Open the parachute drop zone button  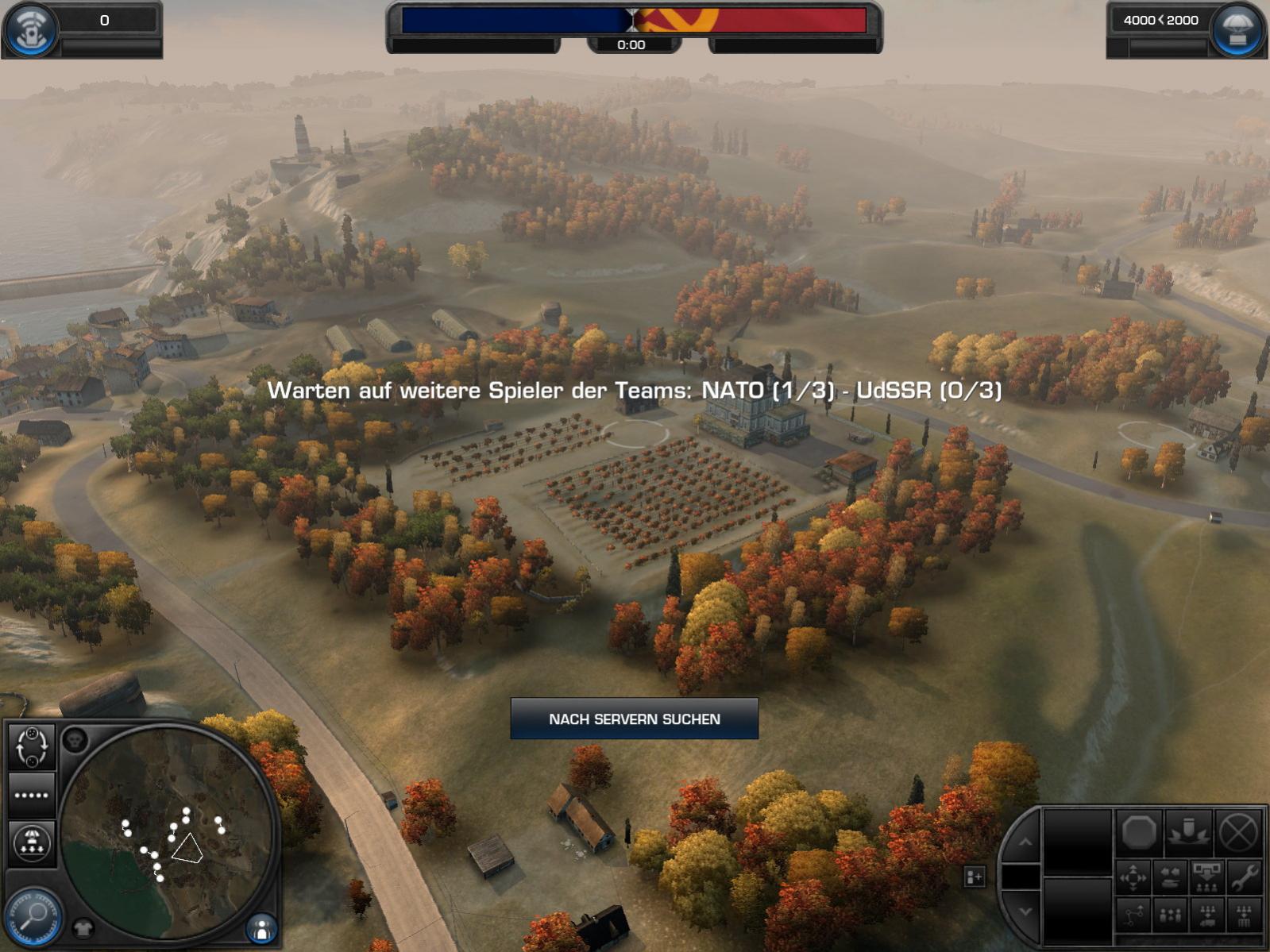pyautogui.click(x=32, y=842)
